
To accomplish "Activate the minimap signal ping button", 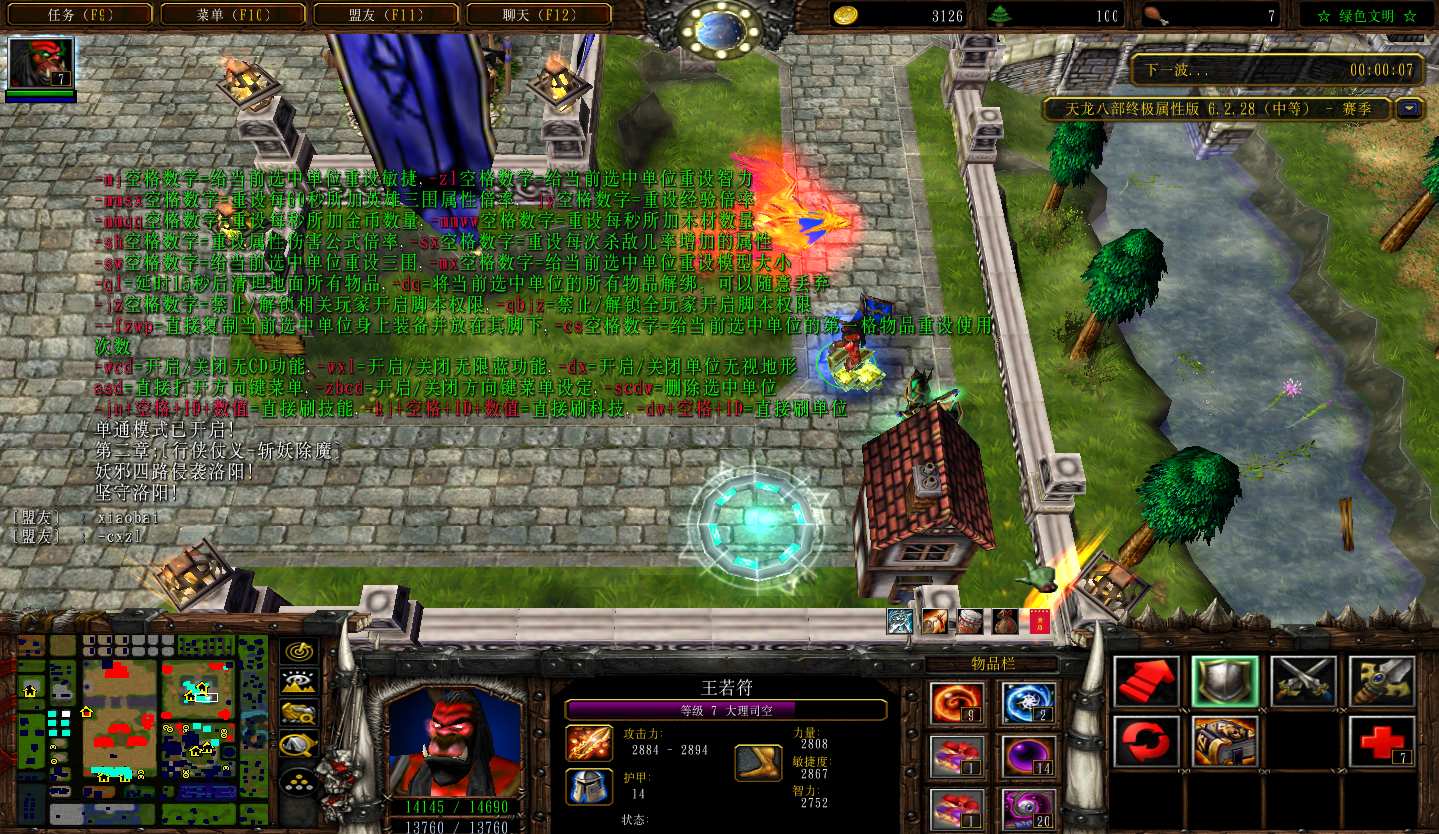I will coord(298,651).
